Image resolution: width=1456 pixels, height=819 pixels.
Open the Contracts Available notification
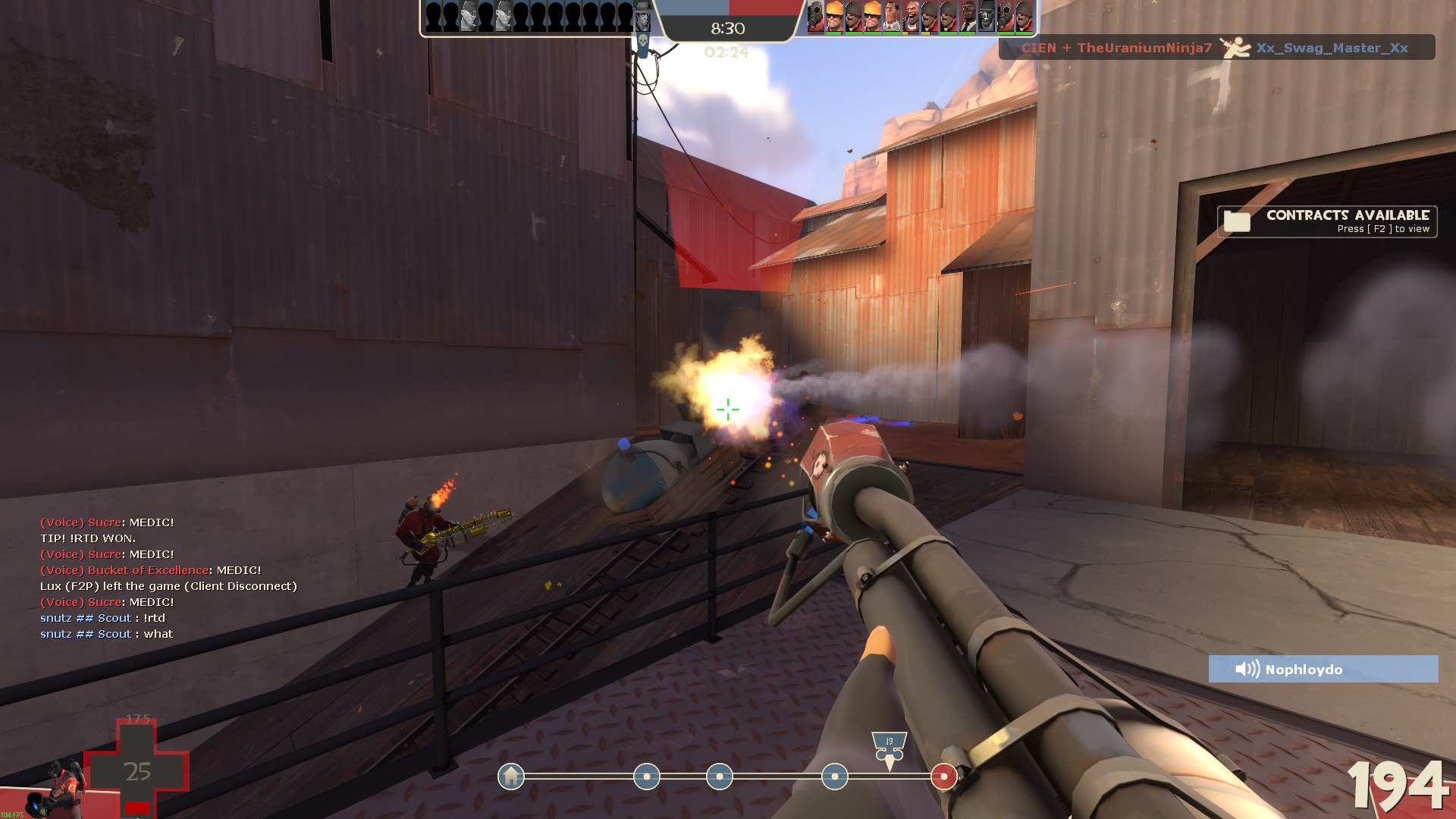coord(1327,221)
